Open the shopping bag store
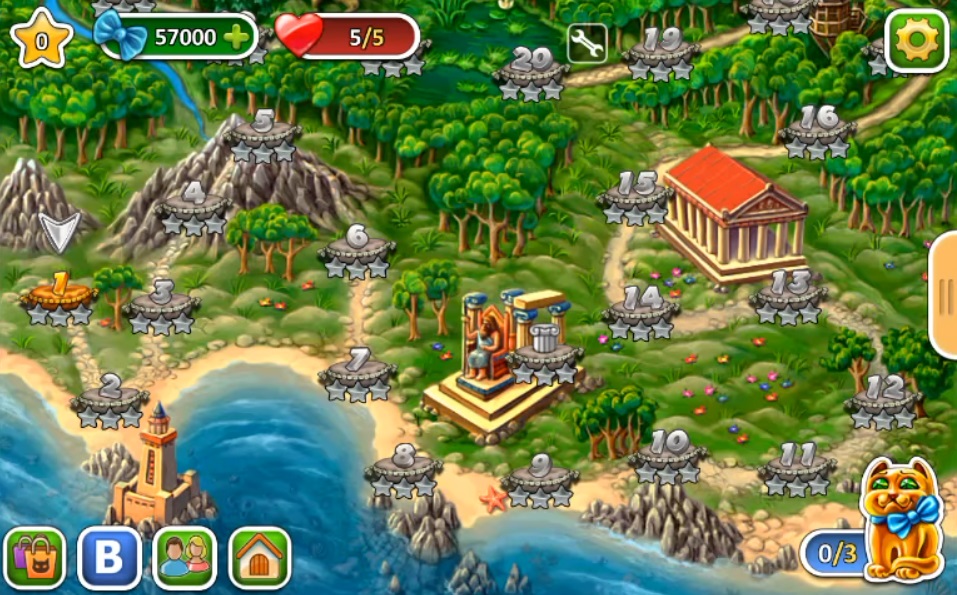Screen dimensions: 957x595 click(34, 557)
